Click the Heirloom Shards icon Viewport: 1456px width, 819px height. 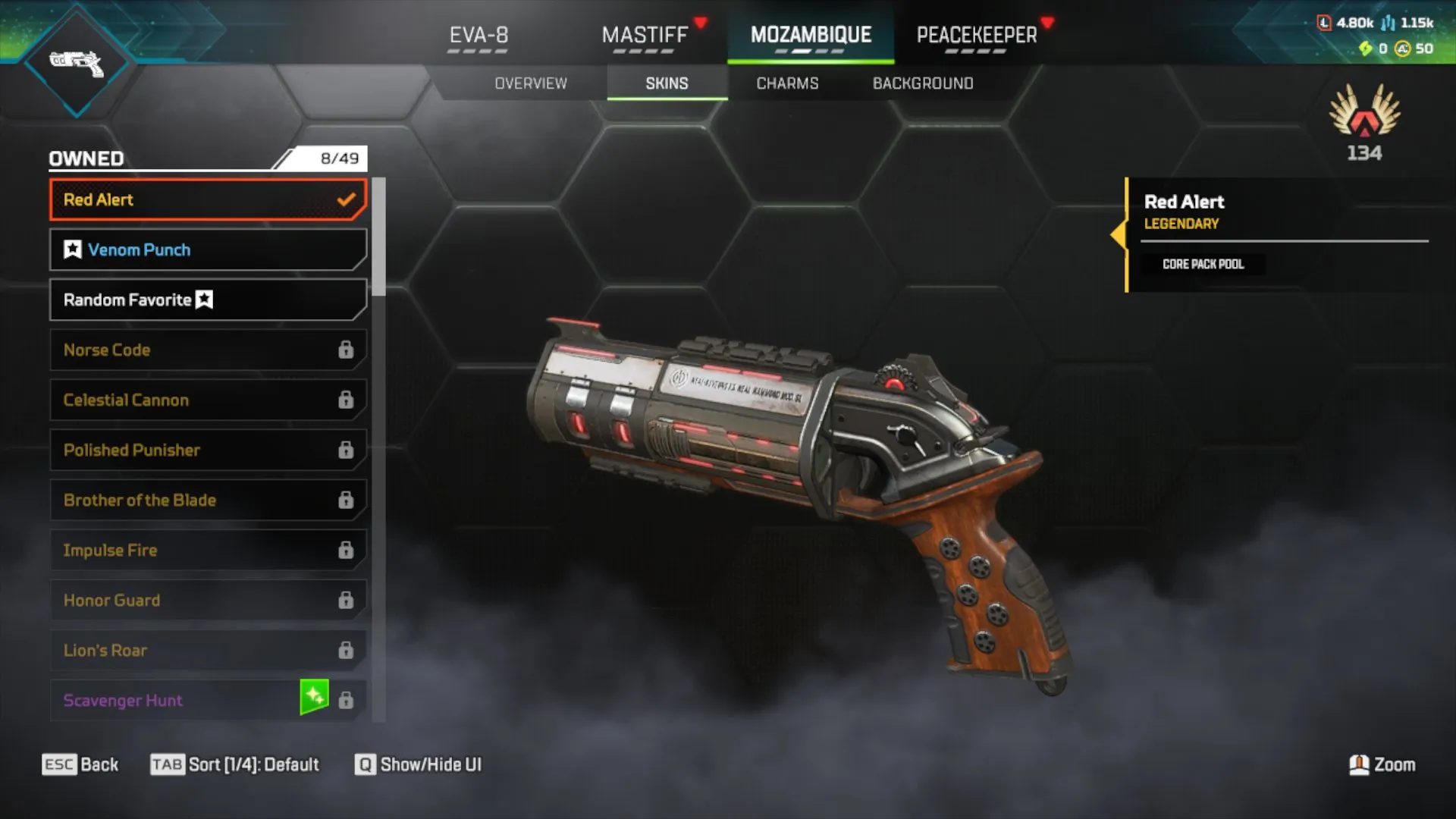[1367, 49]
